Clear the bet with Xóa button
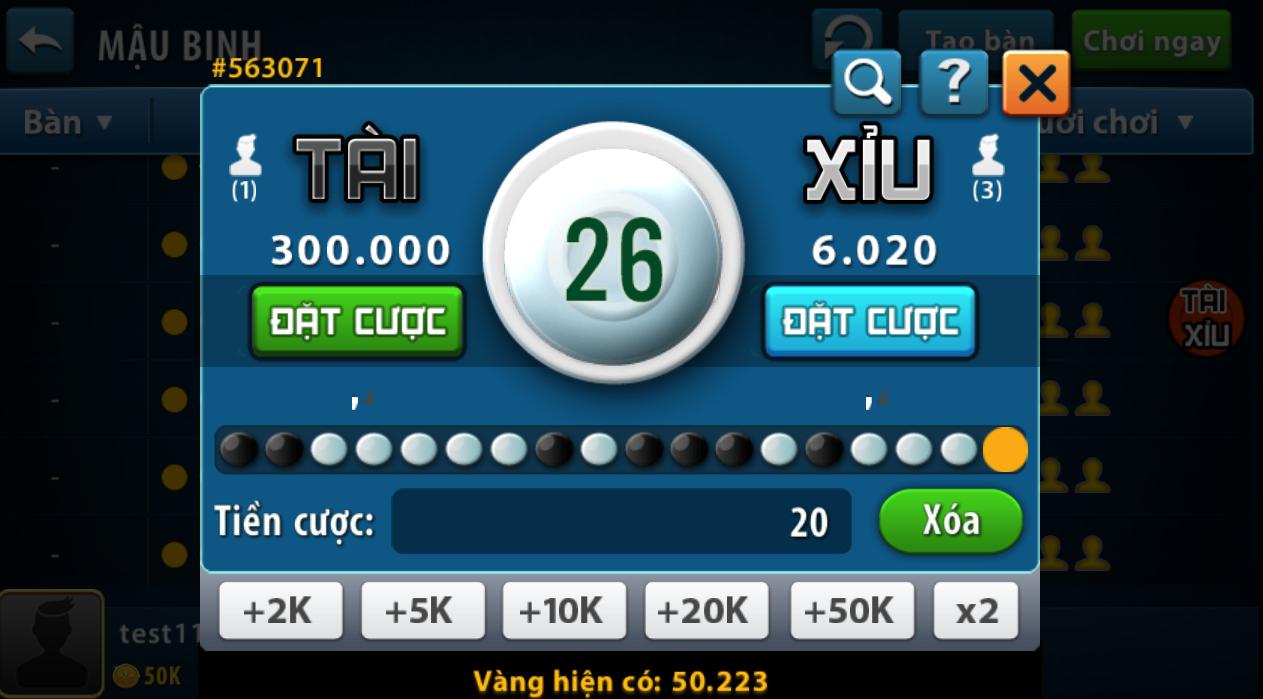 pyautogui.click(x=950, y=521)
